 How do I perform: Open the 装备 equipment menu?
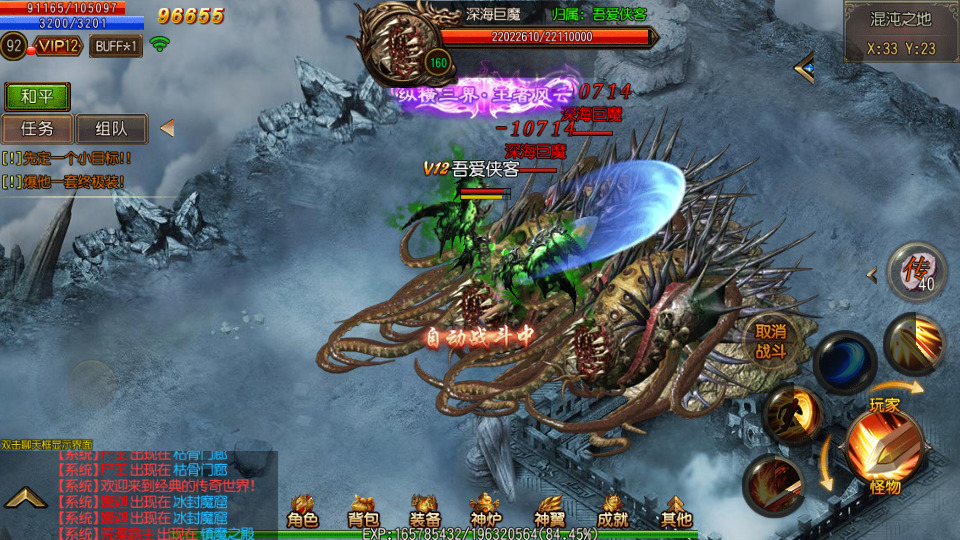(x=425, y=510)
